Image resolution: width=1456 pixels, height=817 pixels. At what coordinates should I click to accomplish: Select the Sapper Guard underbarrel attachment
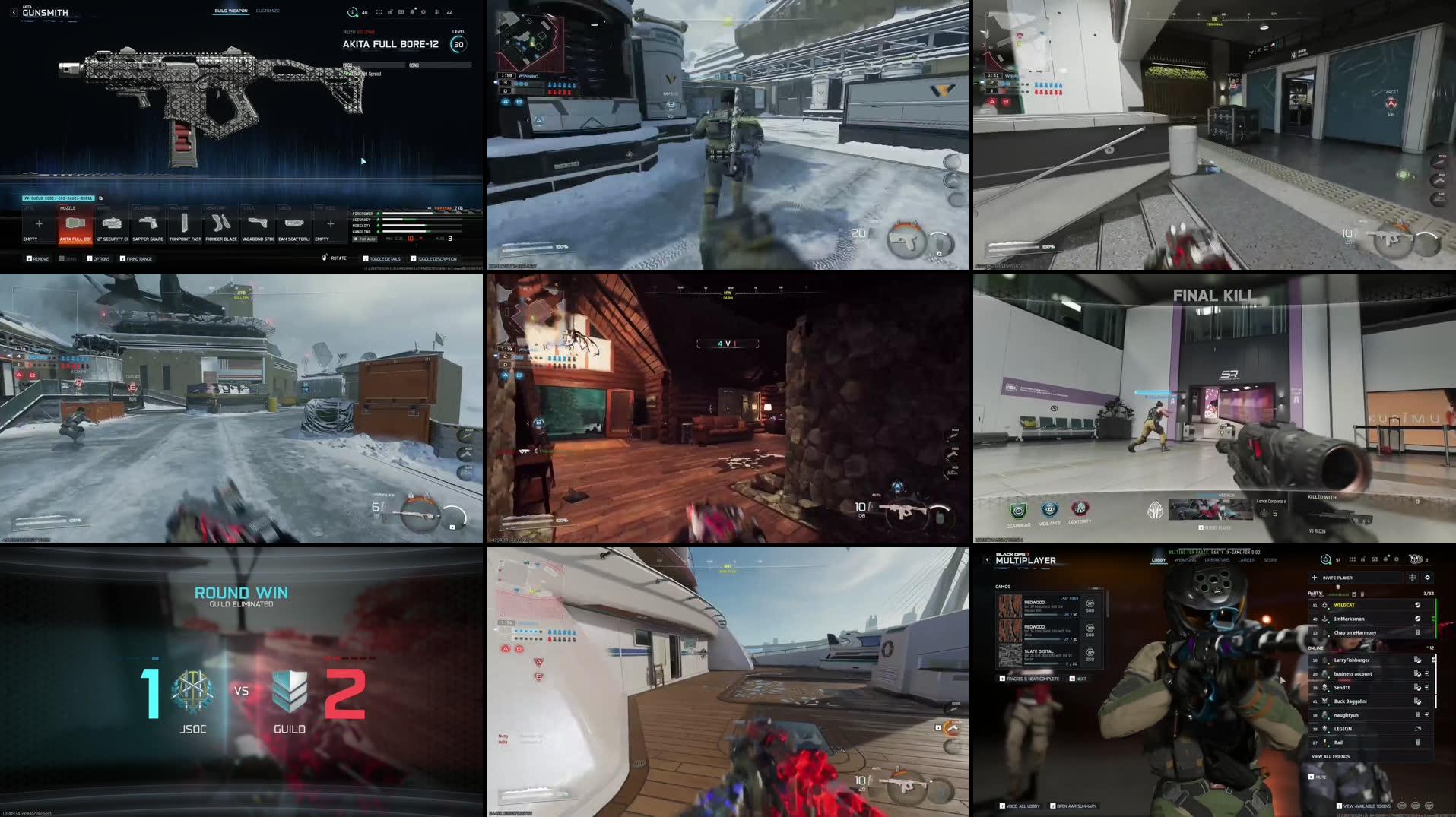pyautogui.click(x=148, y=223)
